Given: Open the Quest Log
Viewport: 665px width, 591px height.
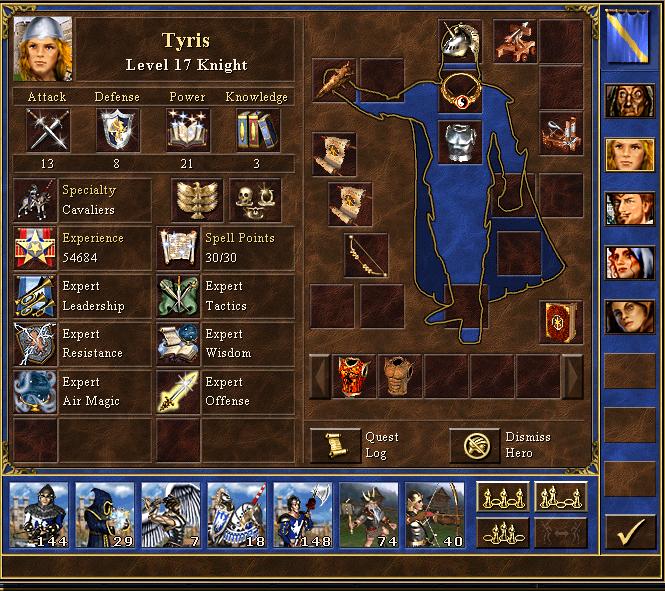Looking at the screenshot, I should [335, 446].
